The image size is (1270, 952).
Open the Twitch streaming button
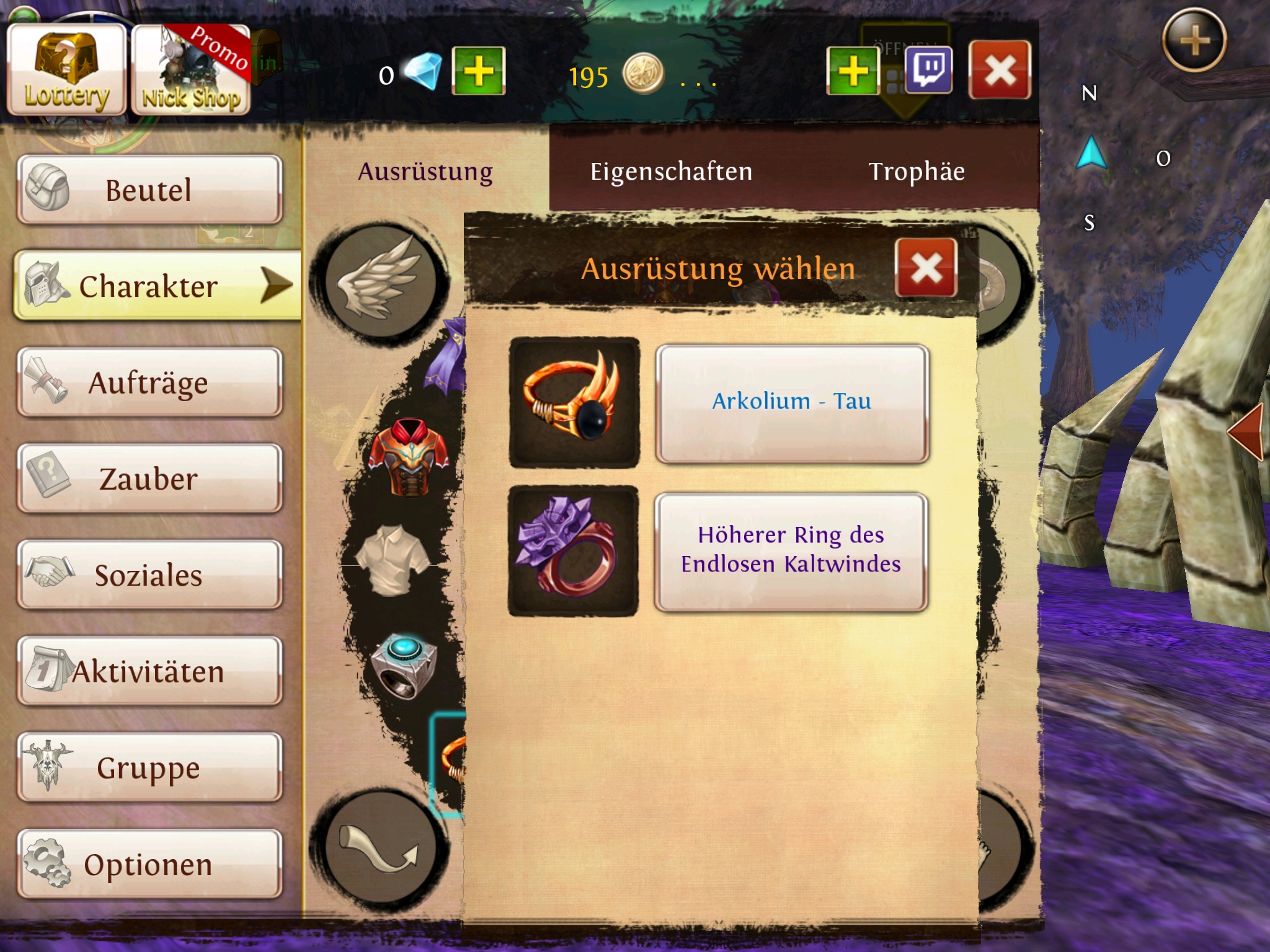tap(928, 71)
